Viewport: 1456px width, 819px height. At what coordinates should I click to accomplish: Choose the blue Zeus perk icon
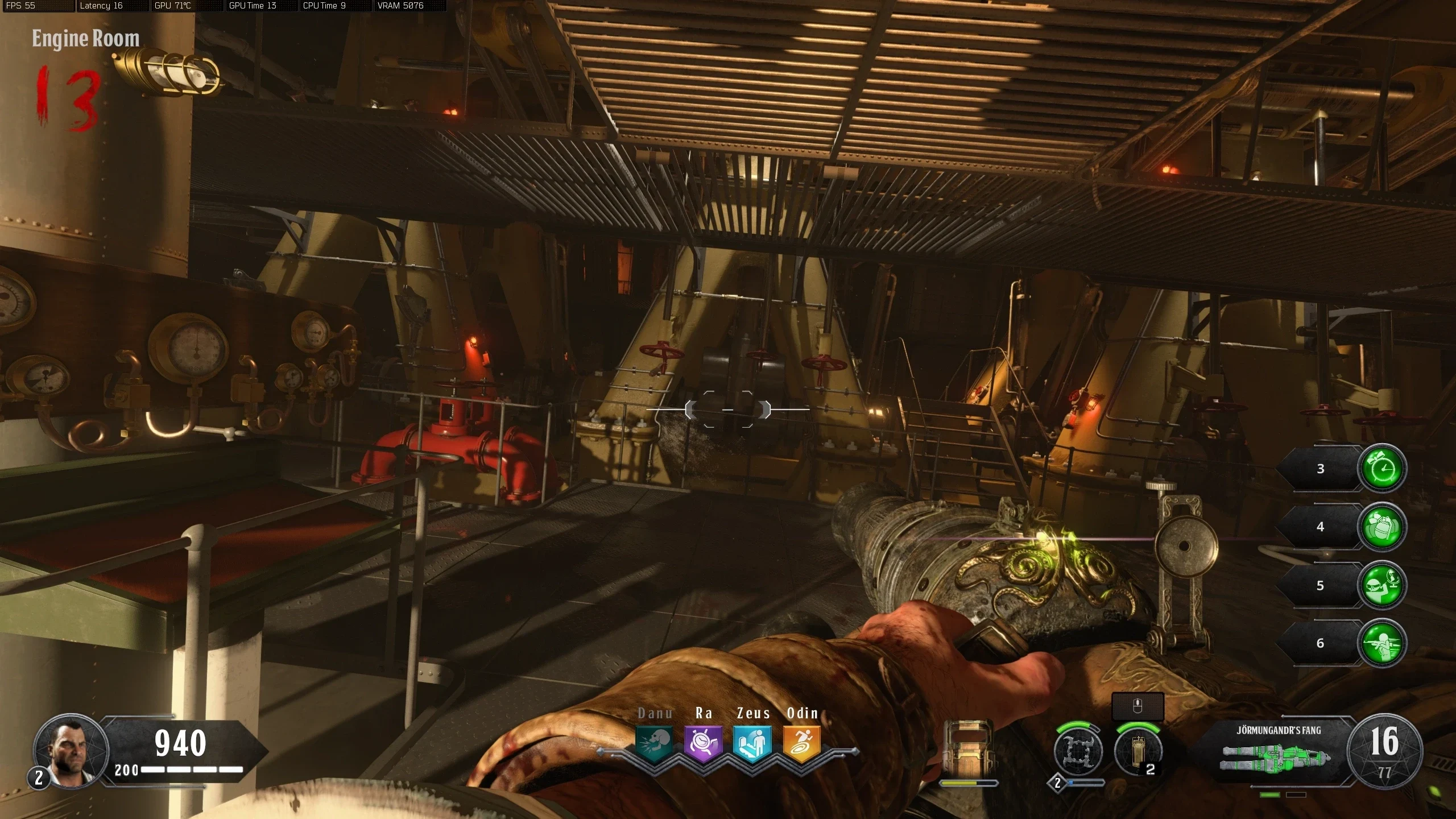tap(752, 743)
